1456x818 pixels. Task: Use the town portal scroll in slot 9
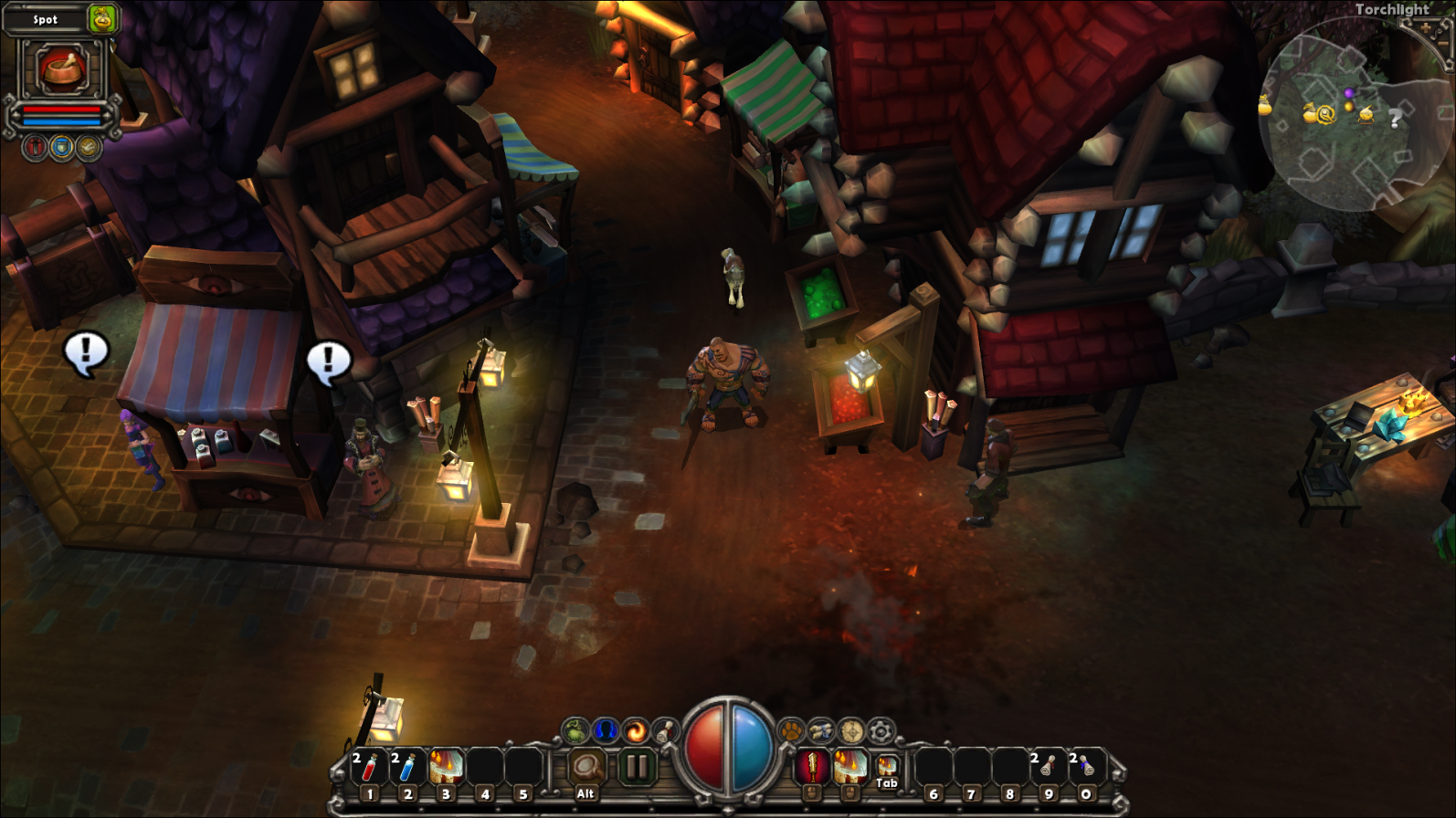point(1048,768)
